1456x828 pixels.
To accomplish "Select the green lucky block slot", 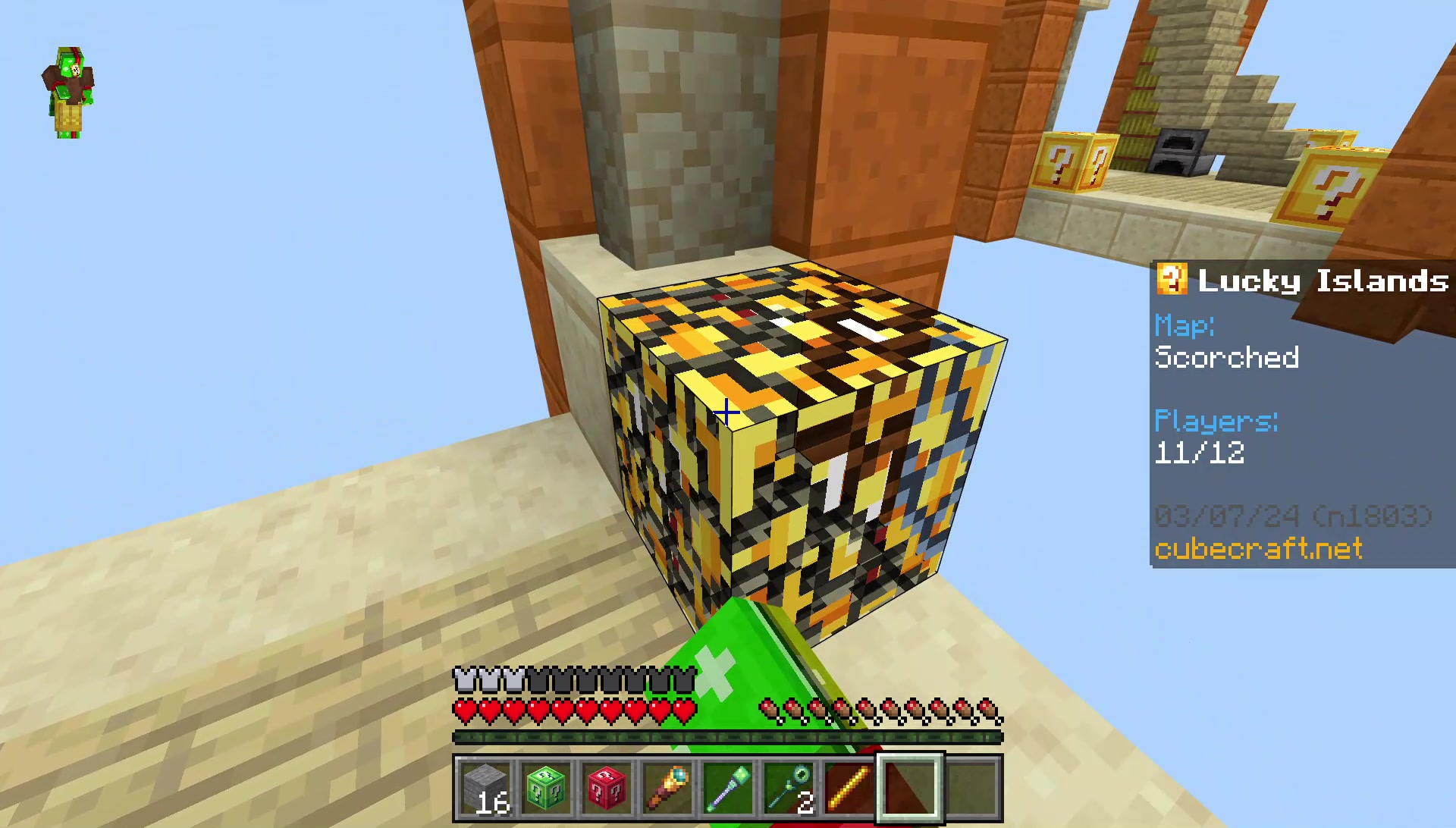I will coord(546,789).
